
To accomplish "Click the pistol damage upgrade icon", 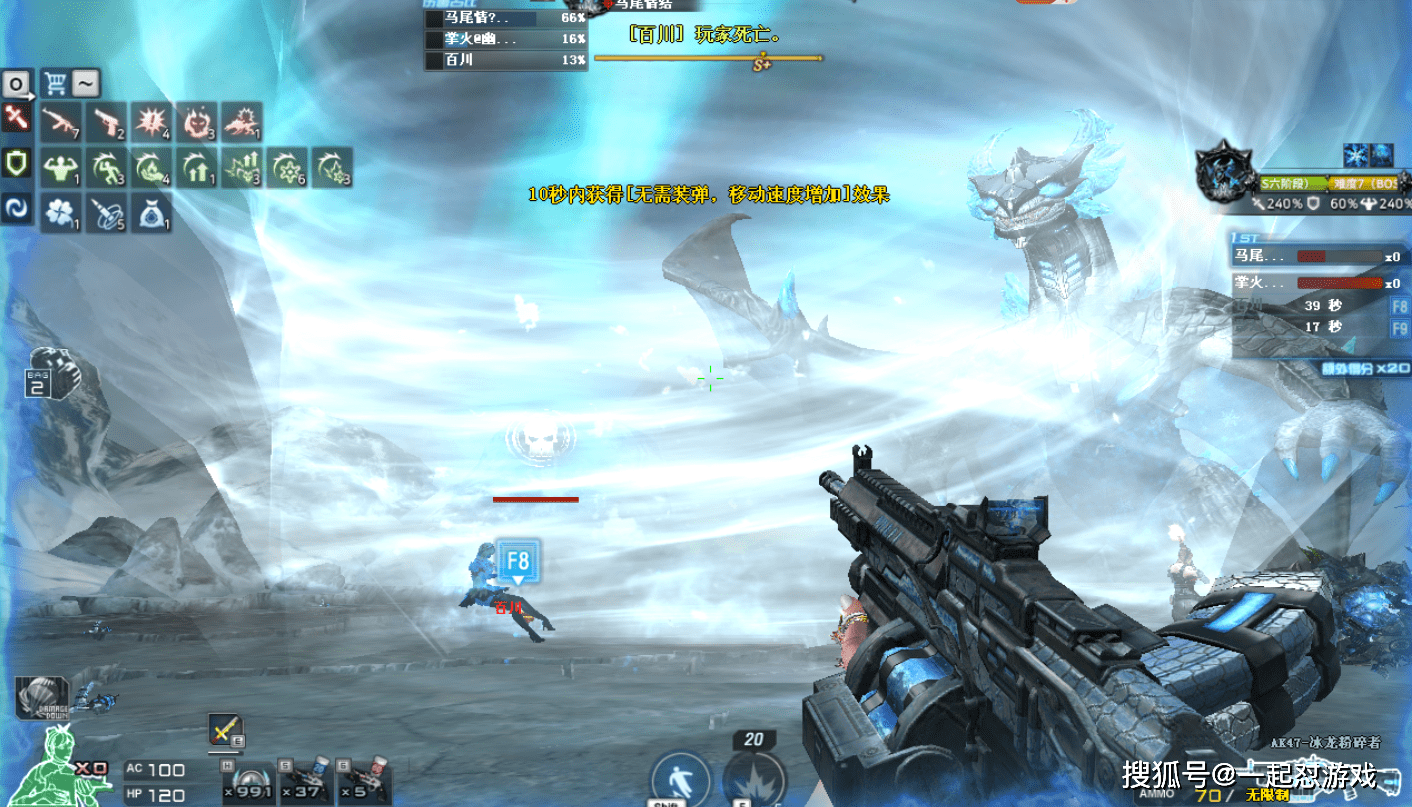I will tap(107, 122).
